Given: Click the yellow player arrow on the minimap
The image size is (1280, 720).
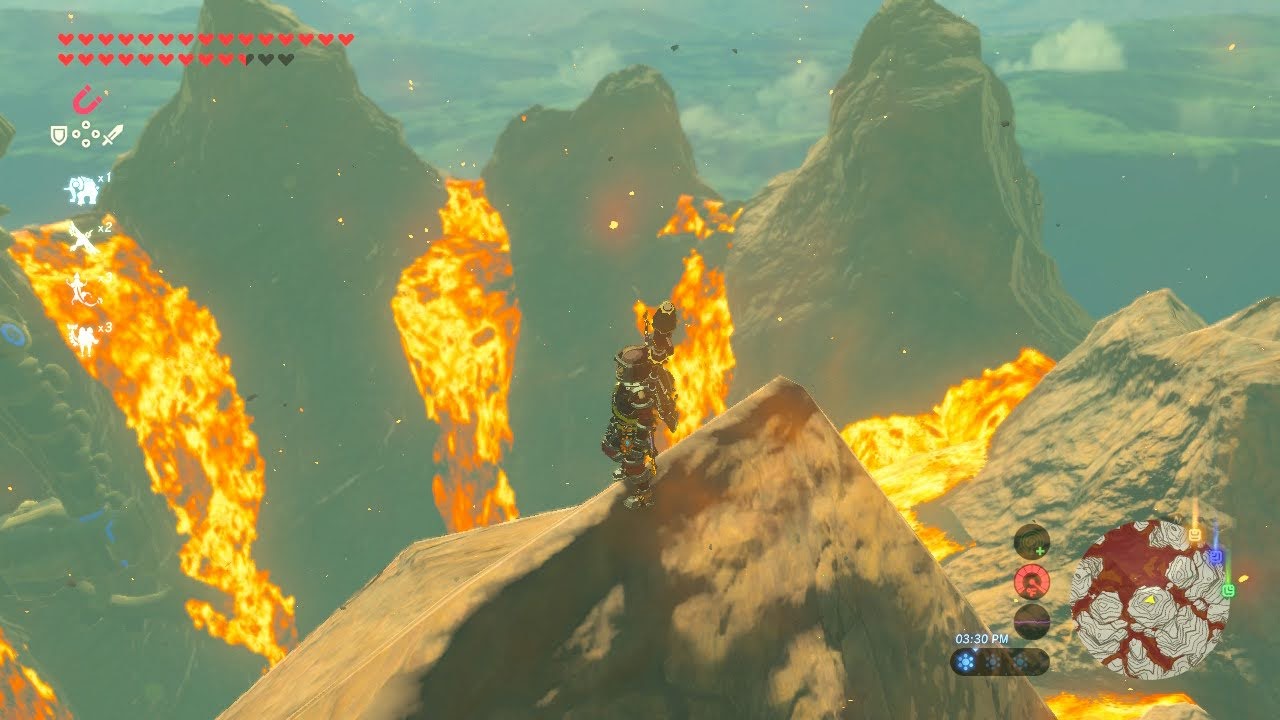Looking at the screenshot, I should [x=1151, y=600].
